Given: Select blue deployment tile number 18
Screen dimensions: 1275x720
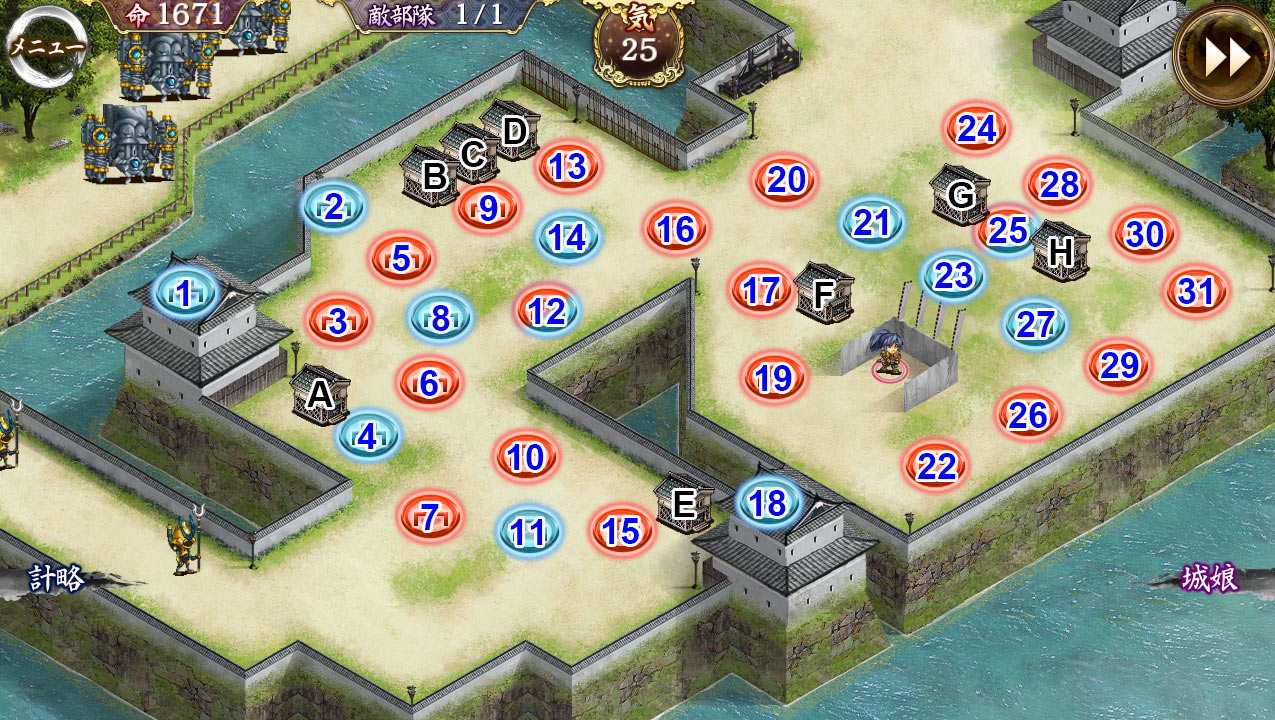Looking at the screenshot, I should click(x=768, y=503).
